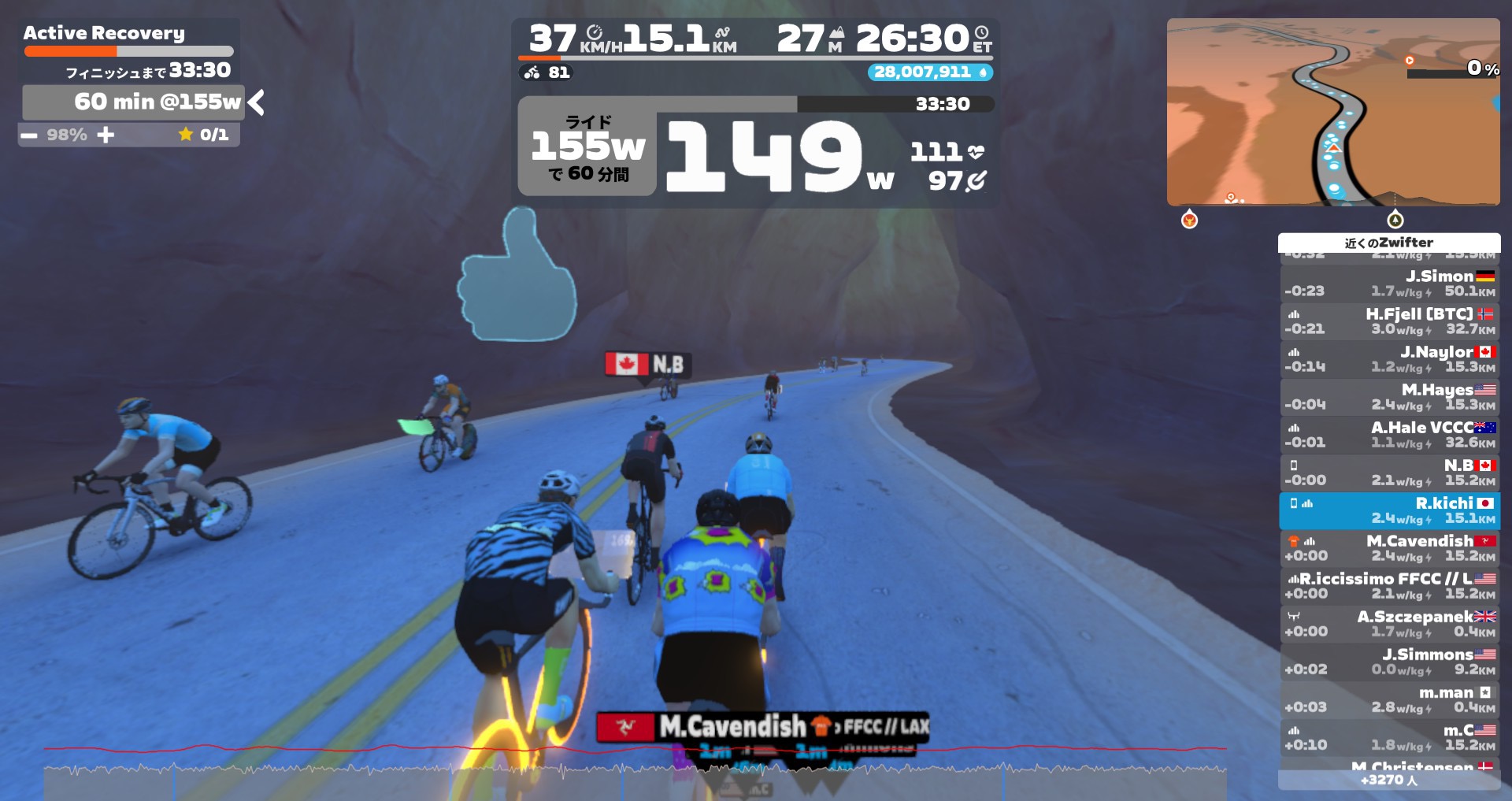Image resolution: width=1512 pixels, height=801 pixels.
Task: Click the N.B row in the rider list
Action: pyautogui.click(x=1389, y=473)
